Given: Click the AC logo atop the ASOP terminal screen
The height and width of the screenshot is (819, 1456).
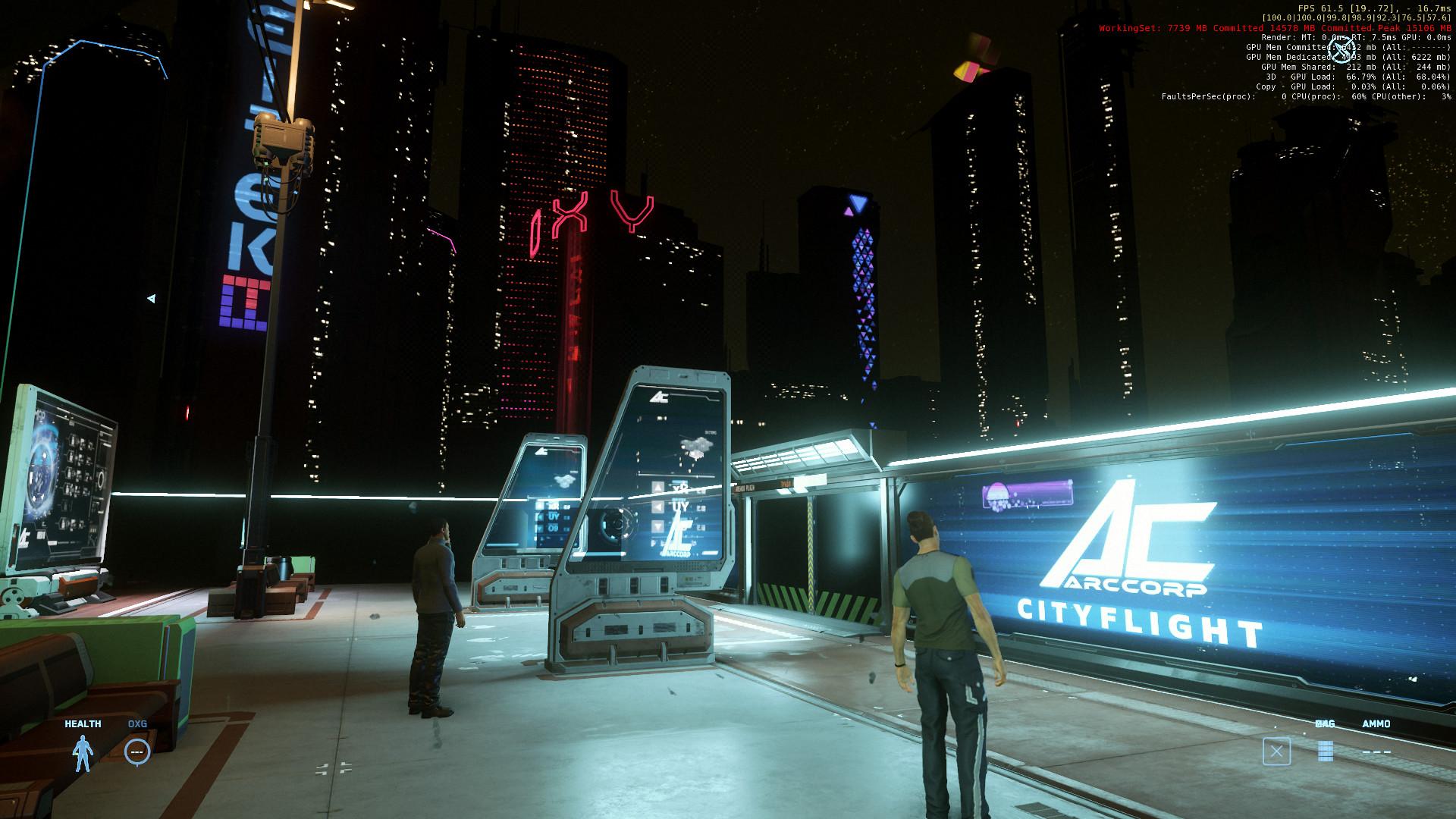Looking at the screenshot, I should click(x=659, y=398).
